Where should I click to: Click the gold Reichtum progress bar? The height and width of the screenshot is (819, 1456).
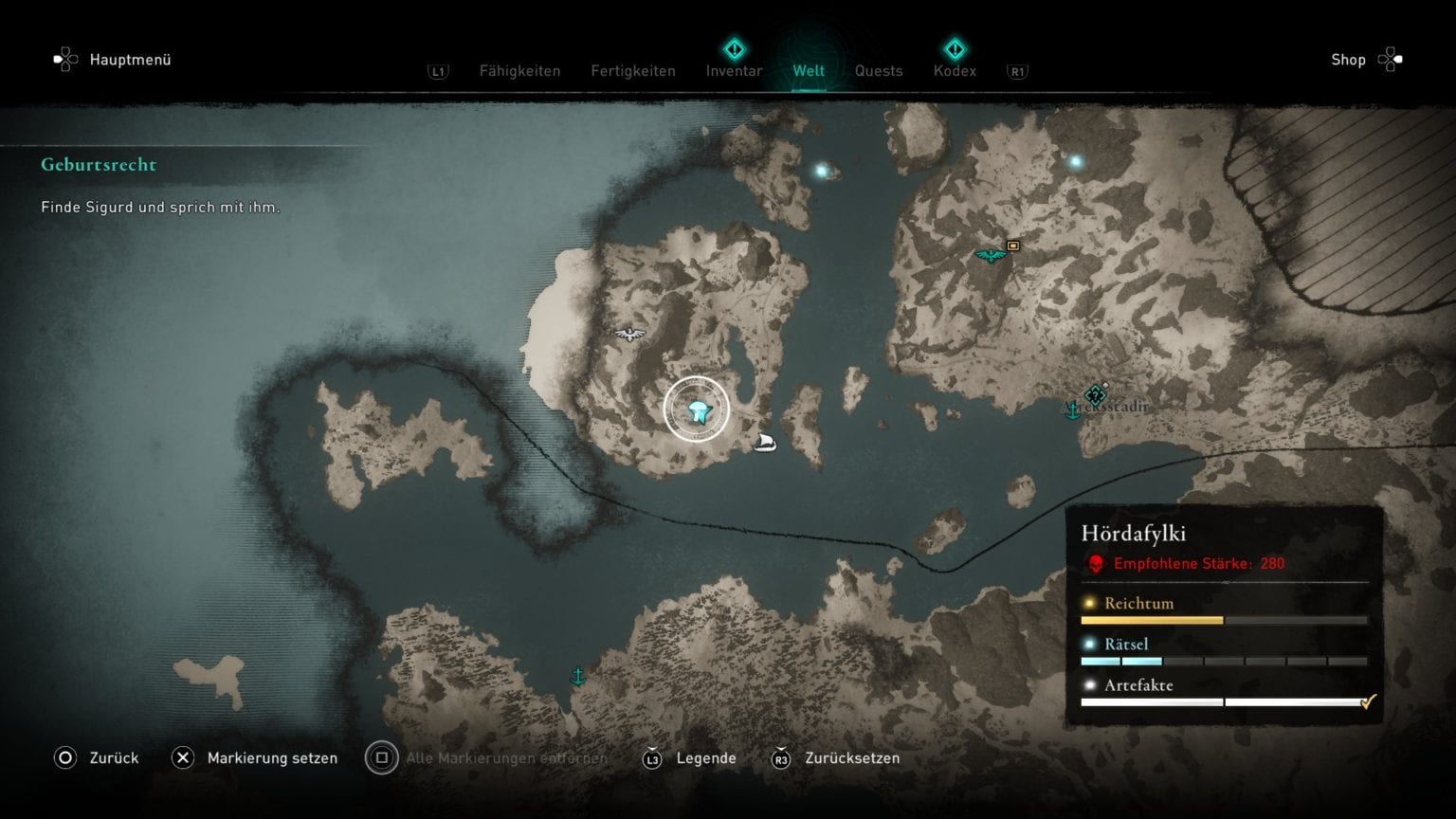pyautogui.click(x=1153, y=620)
